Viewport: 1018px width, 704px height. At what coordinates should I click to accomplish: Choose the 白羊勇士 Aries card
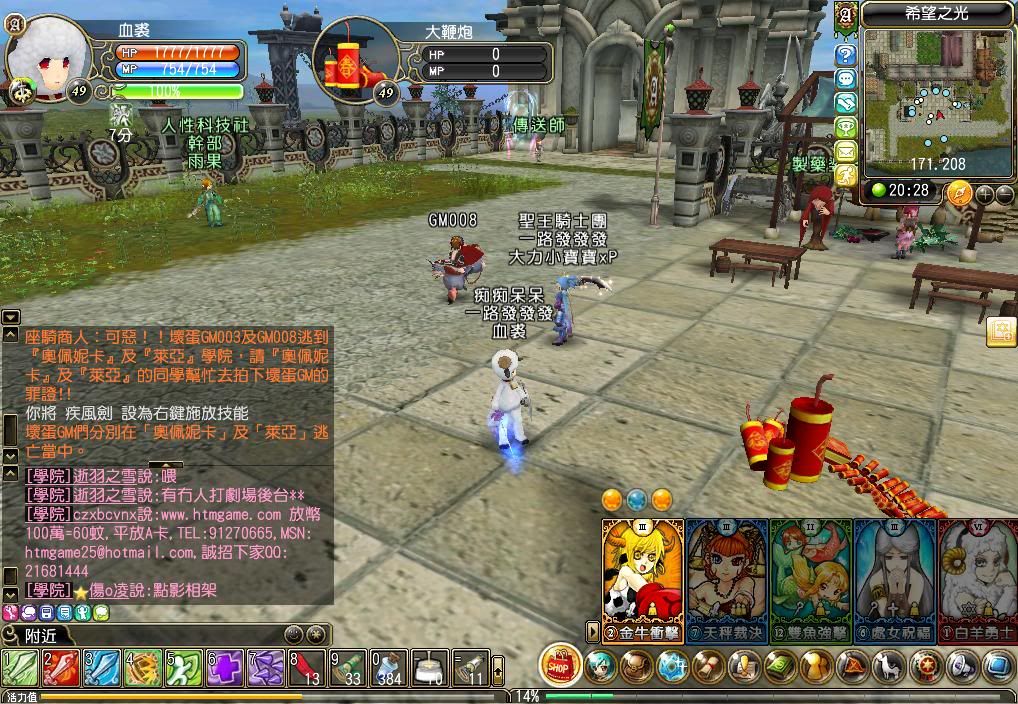[978, 575]
